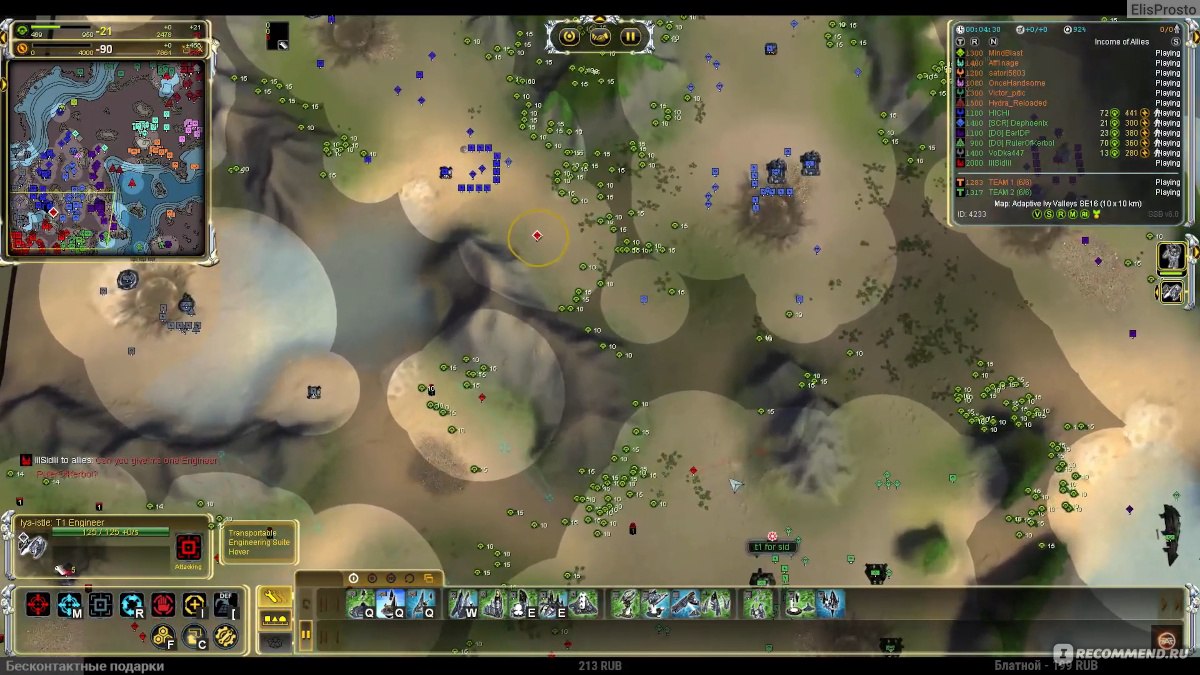Select the red move order icon
The image size is (1200, 675).
(x=38, y=604)
